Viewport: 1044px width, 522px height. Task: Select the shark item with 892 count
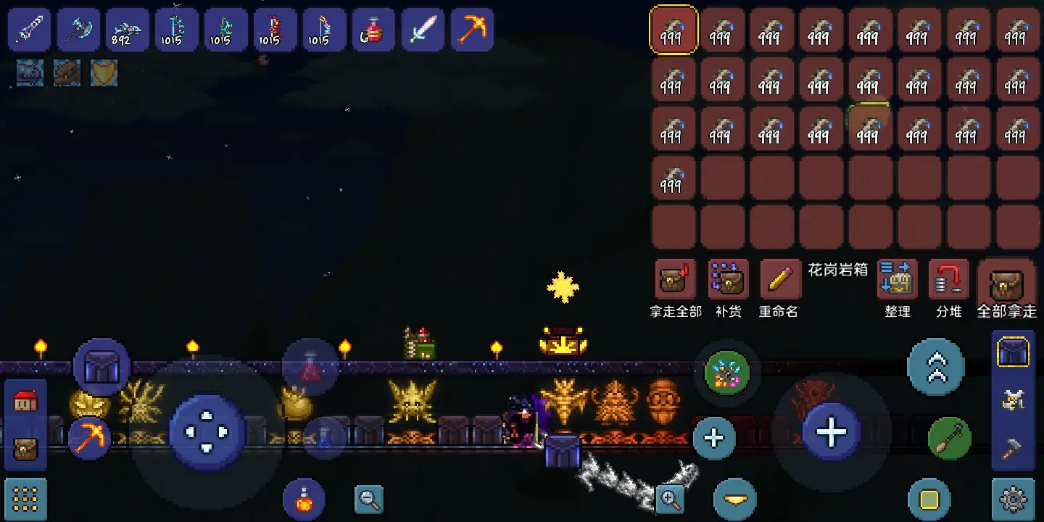click(x=127, y=30)
